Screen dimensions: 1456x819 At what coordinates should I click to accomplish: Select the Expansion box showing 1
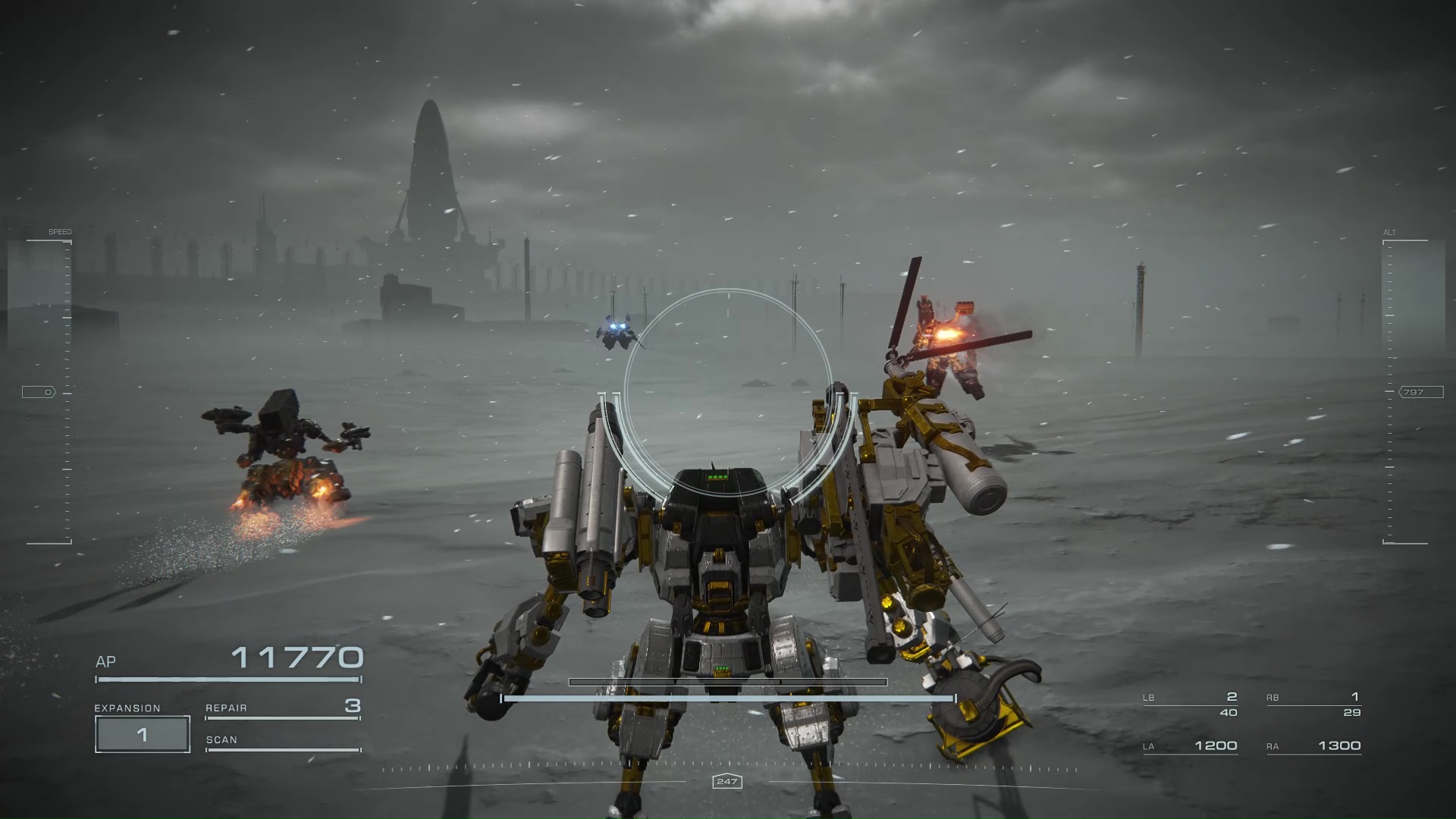[x=143, y=734]
